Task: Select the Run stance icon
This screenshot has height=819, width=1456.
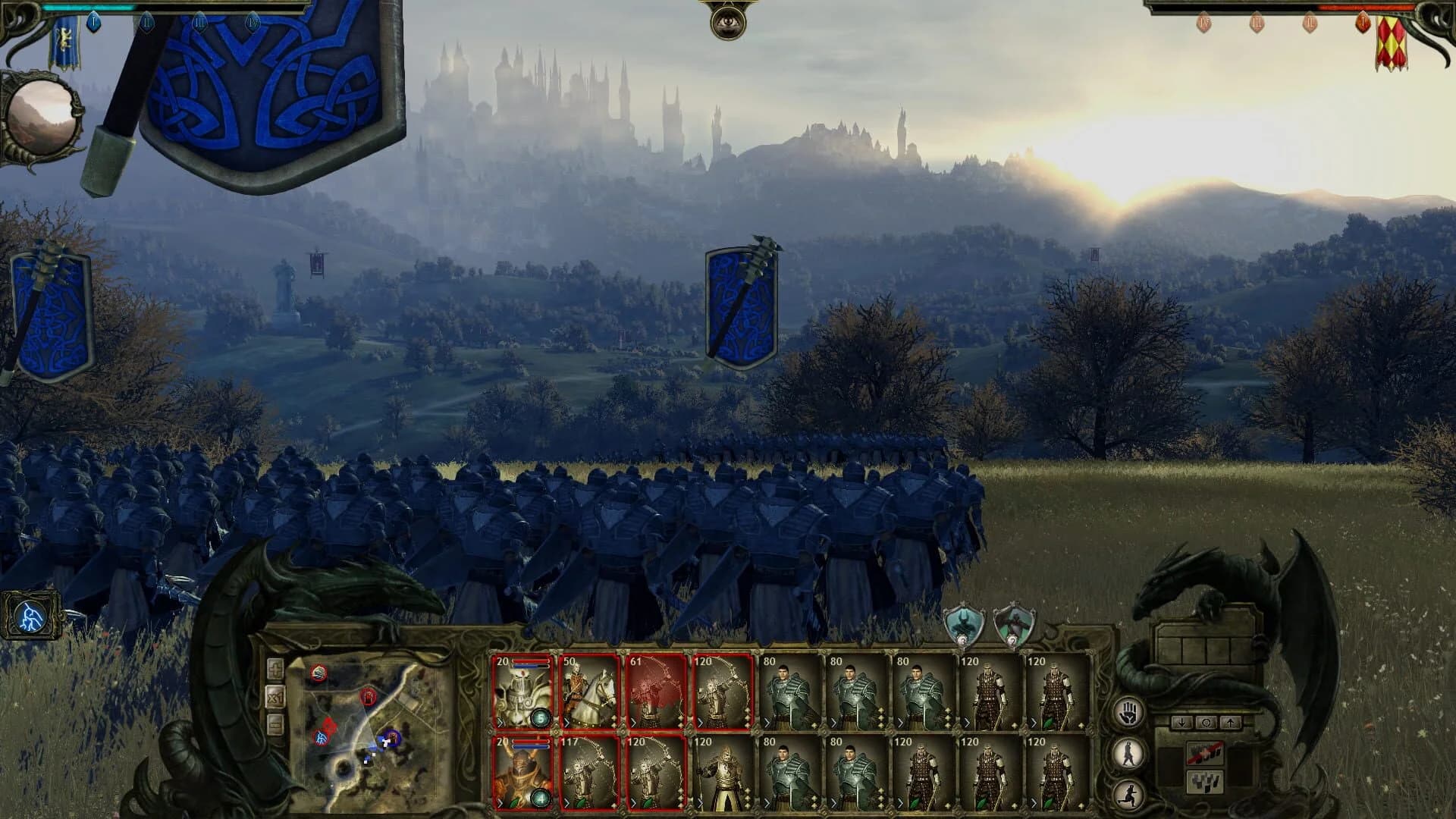Action: coord(1129,793)
